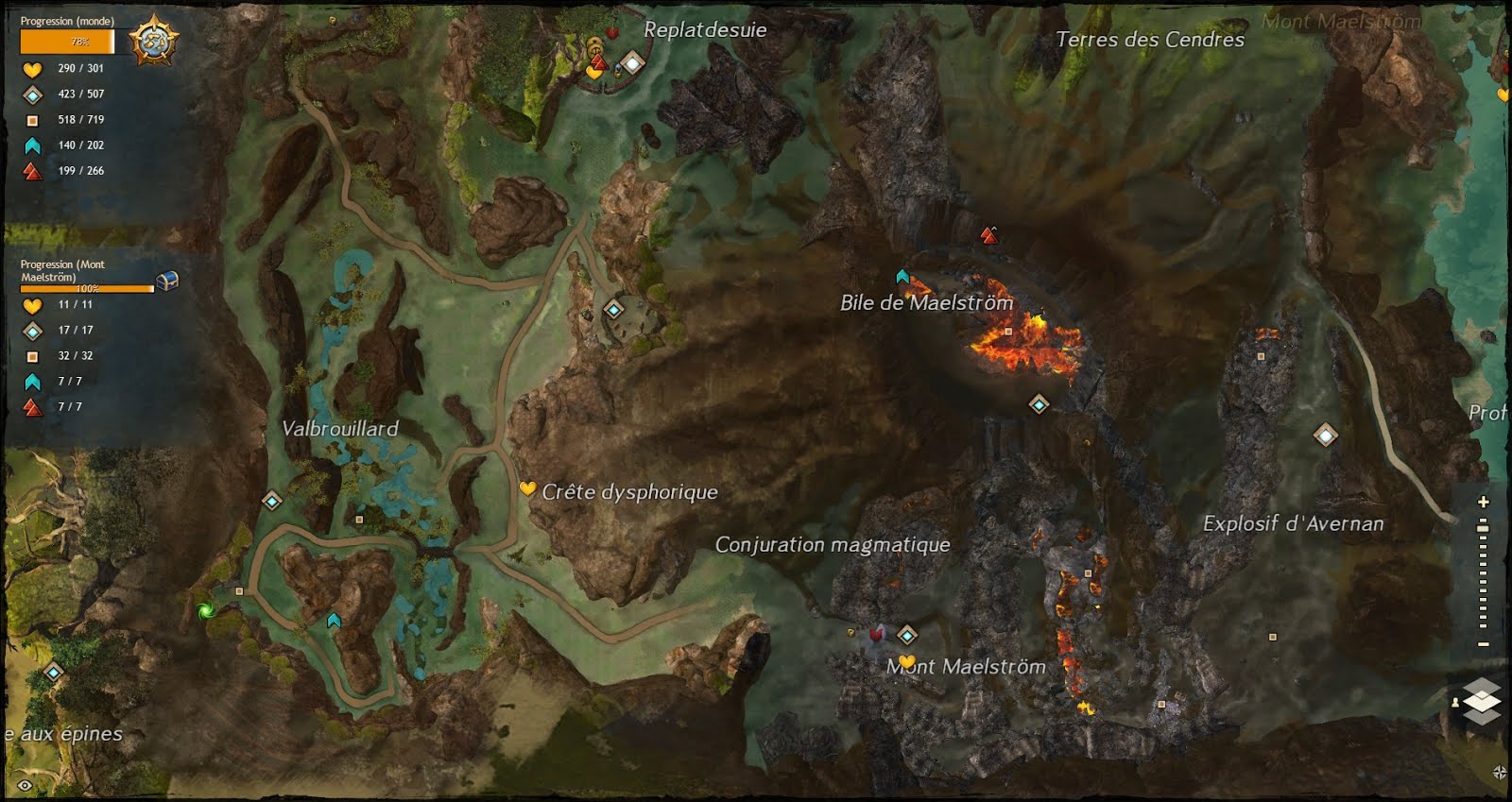Select the heart icon in the world progression legend

30,68
